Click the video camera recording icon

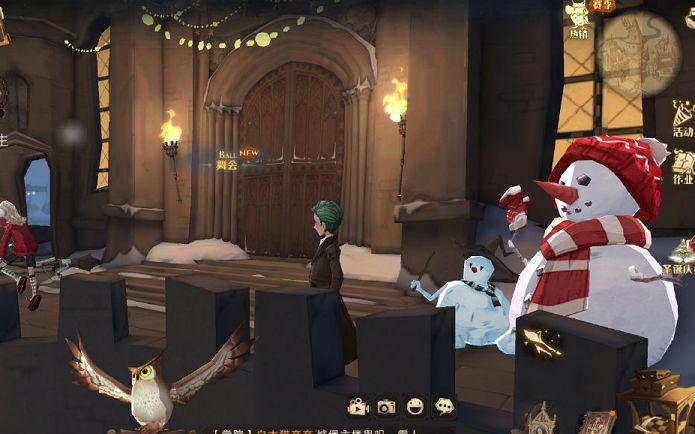(357, 406)
